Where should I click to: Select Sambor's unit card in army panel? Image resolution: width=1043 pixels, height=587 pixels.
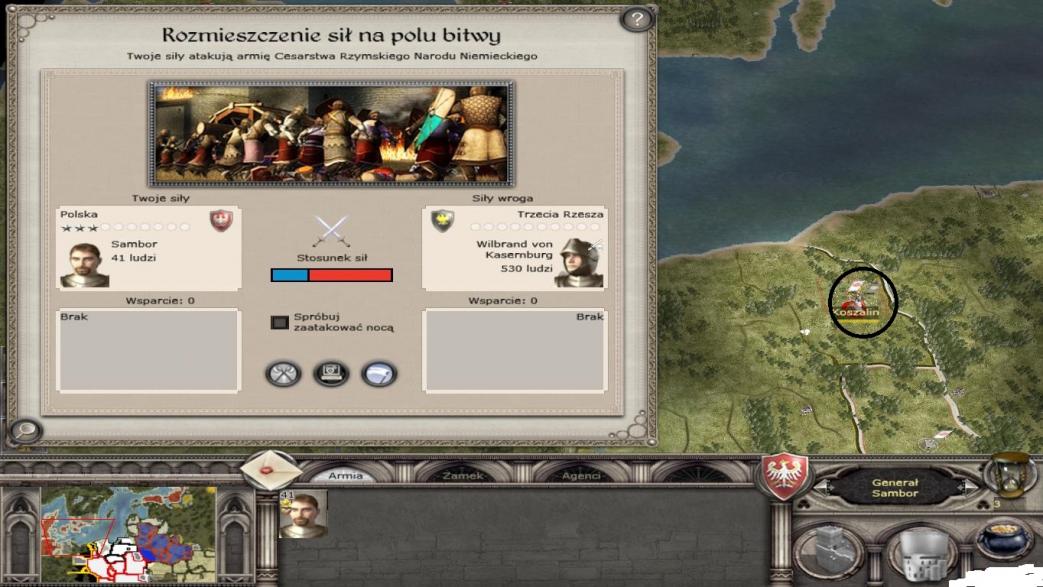pyautogui.click(x=302, y=514)
